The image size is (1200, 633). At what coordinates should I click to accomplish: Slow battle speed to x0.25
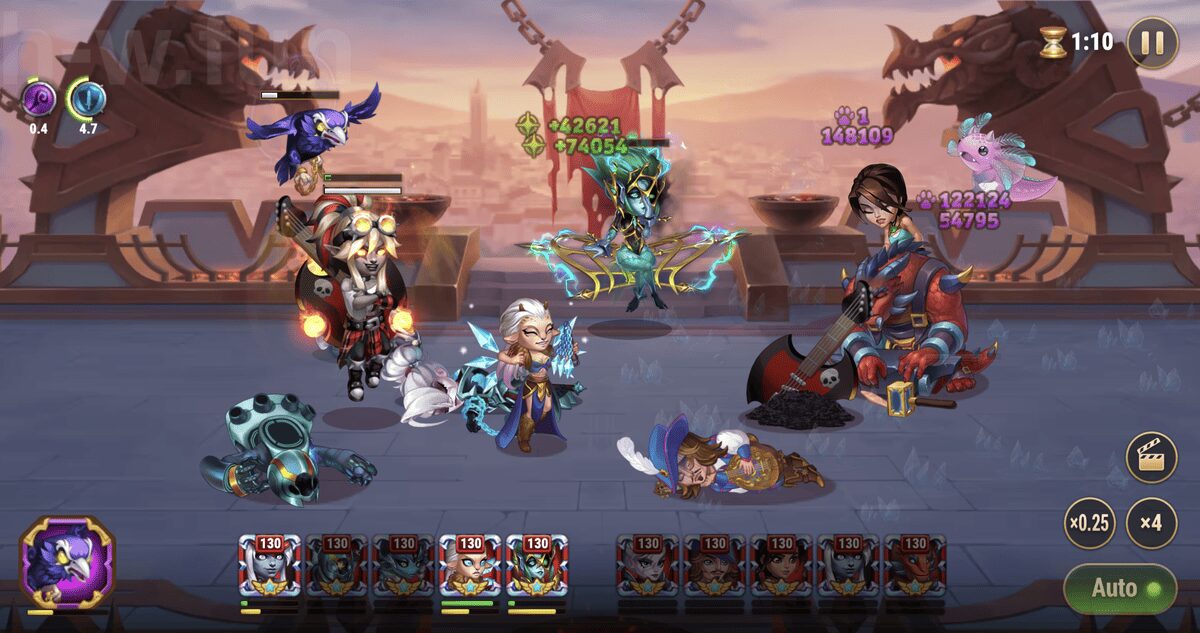(x=1089, y=523)
